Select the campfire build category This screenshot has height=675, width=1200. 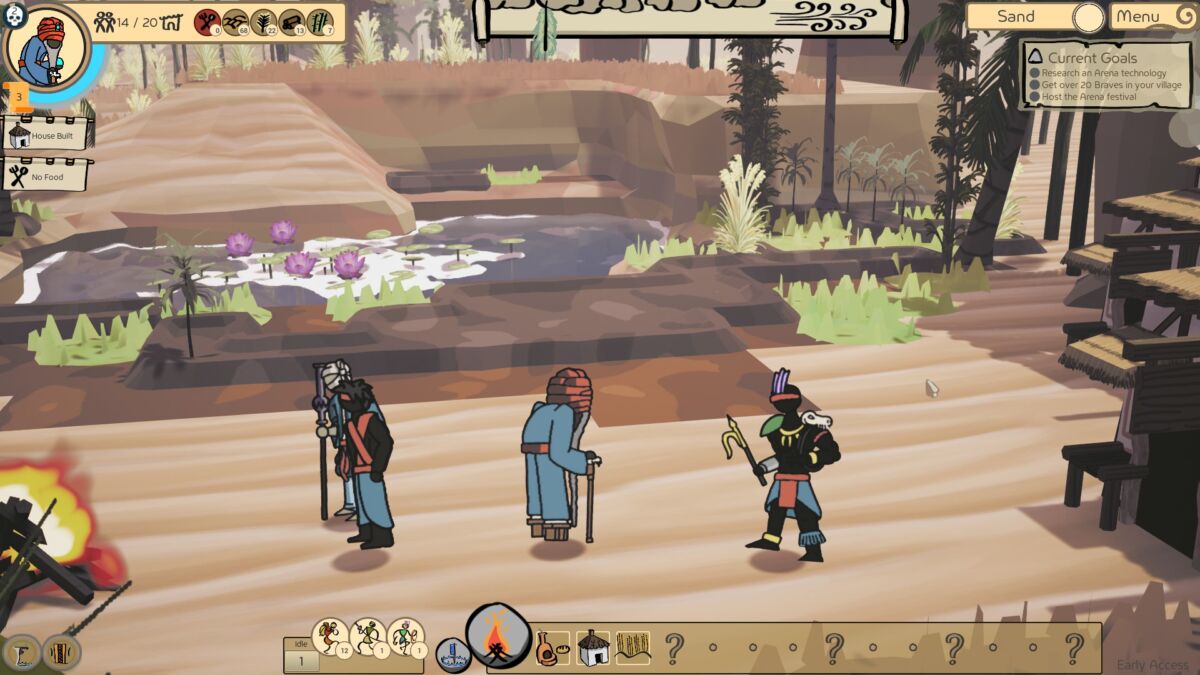point(498,637)
